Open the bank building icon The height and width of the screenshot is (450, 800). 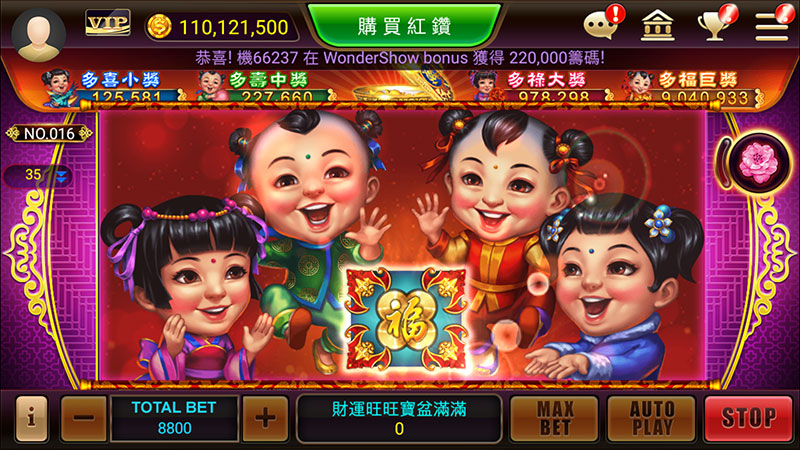(656, 25)
